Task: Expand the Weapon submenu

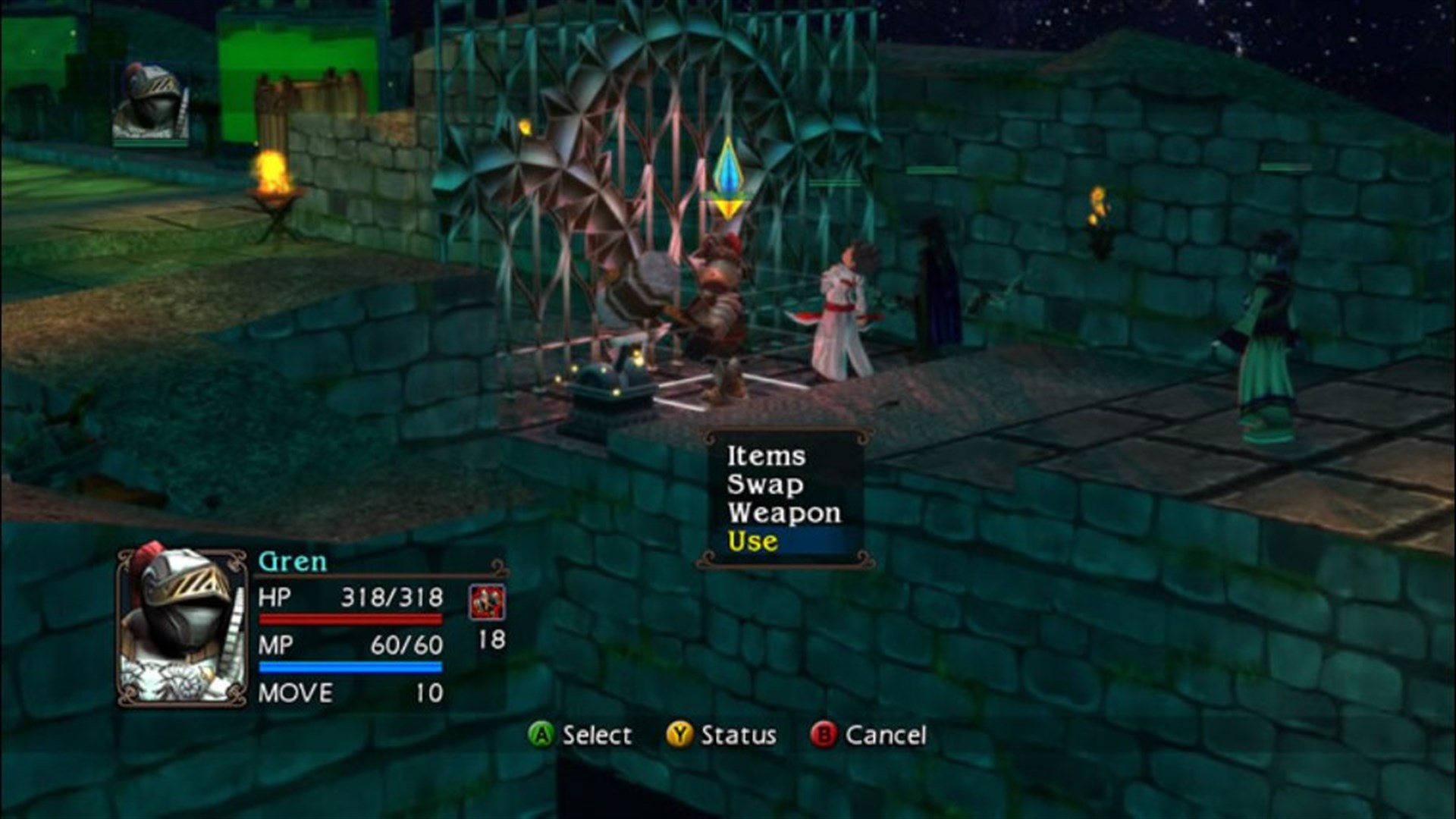Action: (x=783, y=514)
